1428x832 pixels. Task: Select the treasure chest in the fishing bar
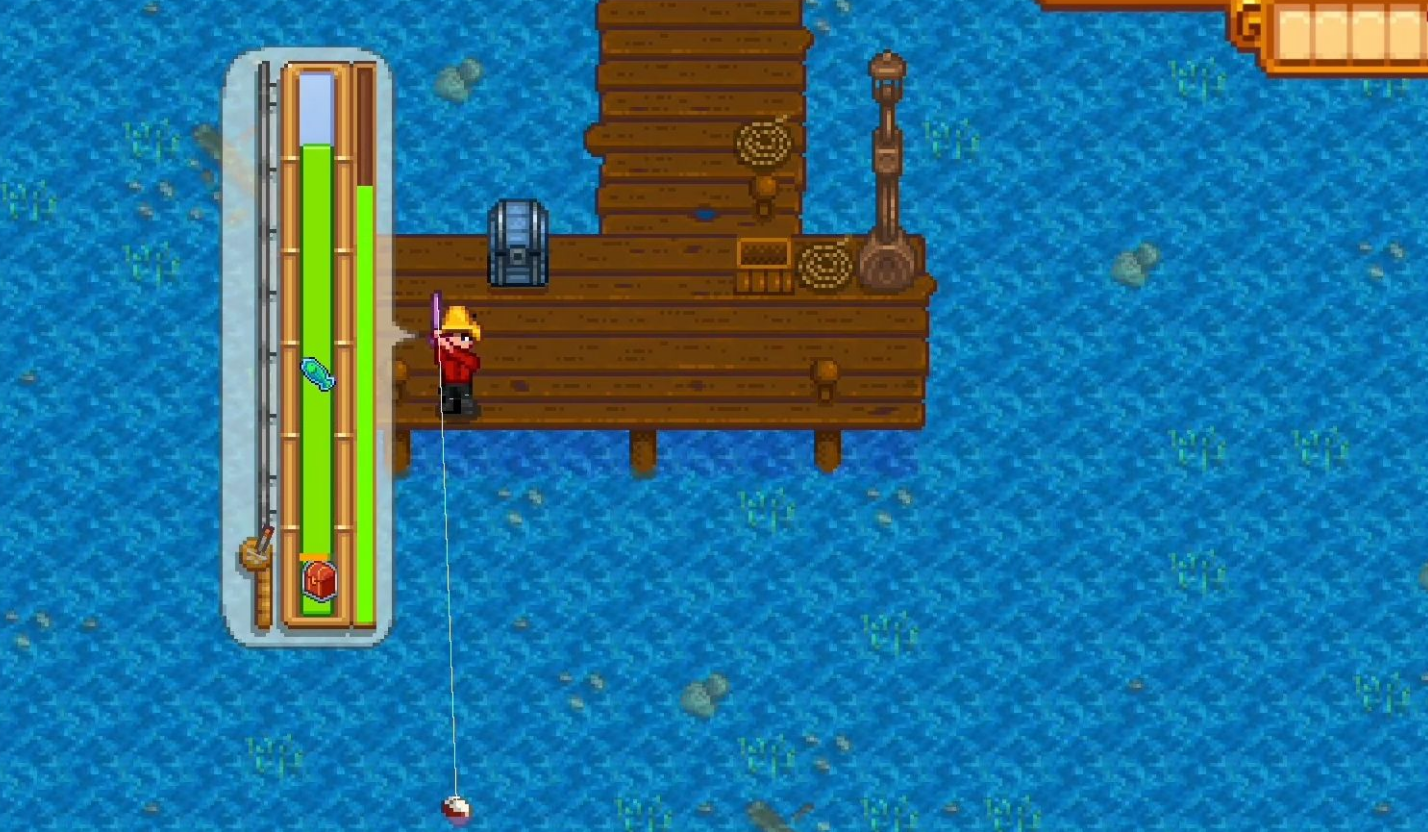pyautogui.click(x=319, y=581)
